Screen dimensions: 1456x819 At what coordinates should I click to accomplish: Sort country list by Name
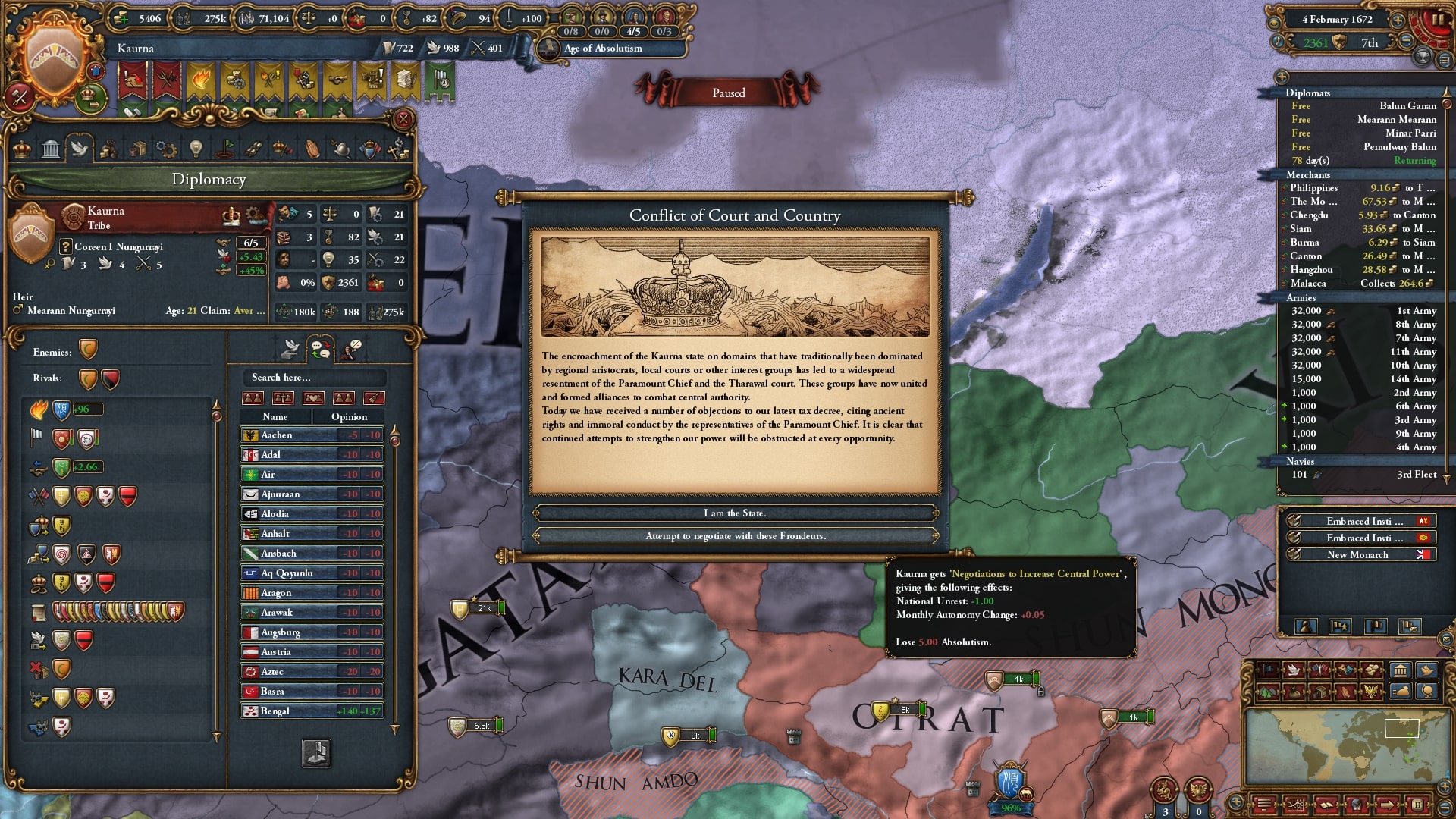click(x=275, y=417)
